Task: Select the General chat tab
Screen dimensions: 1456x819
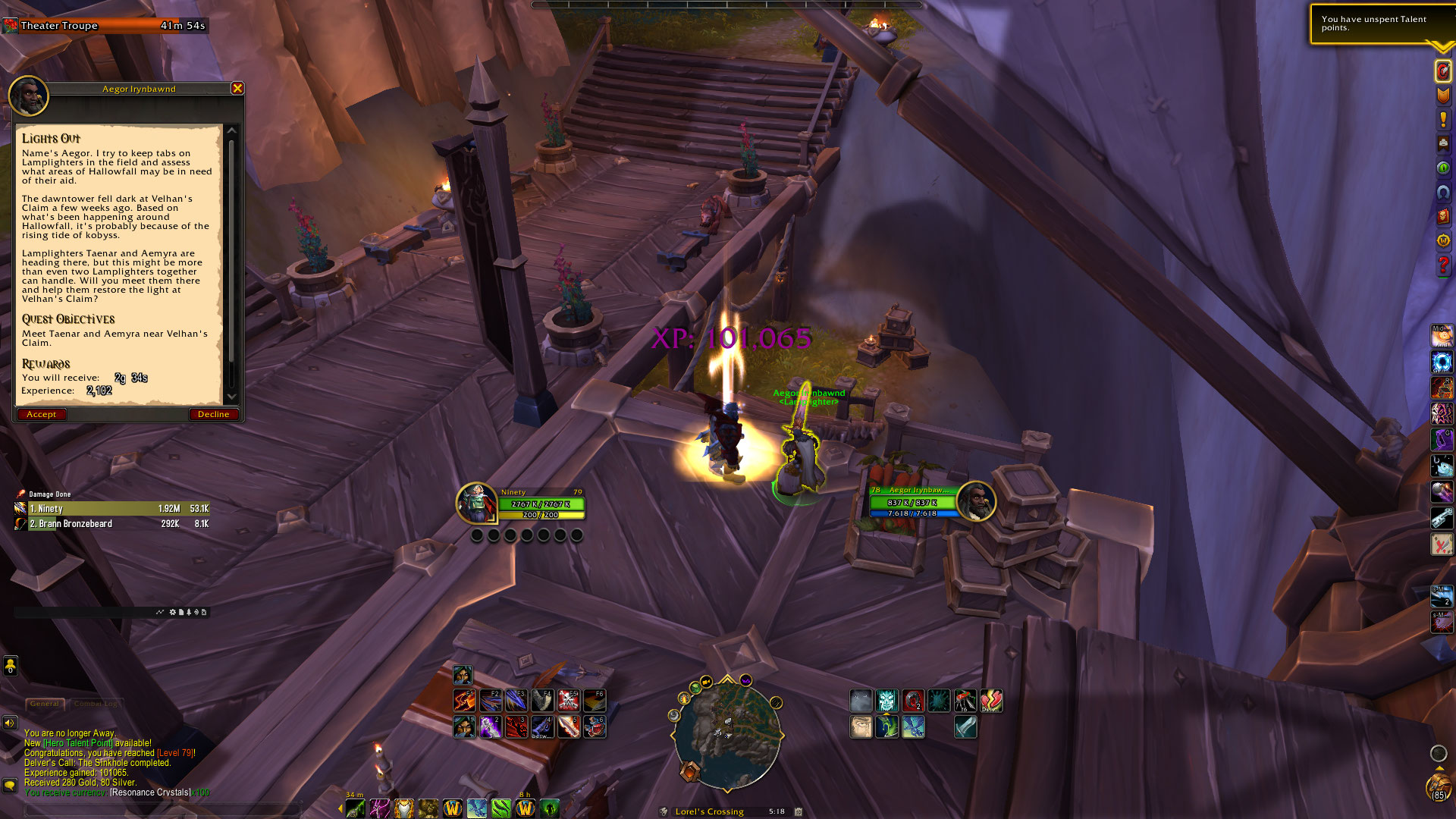Action: pos(45,704)
